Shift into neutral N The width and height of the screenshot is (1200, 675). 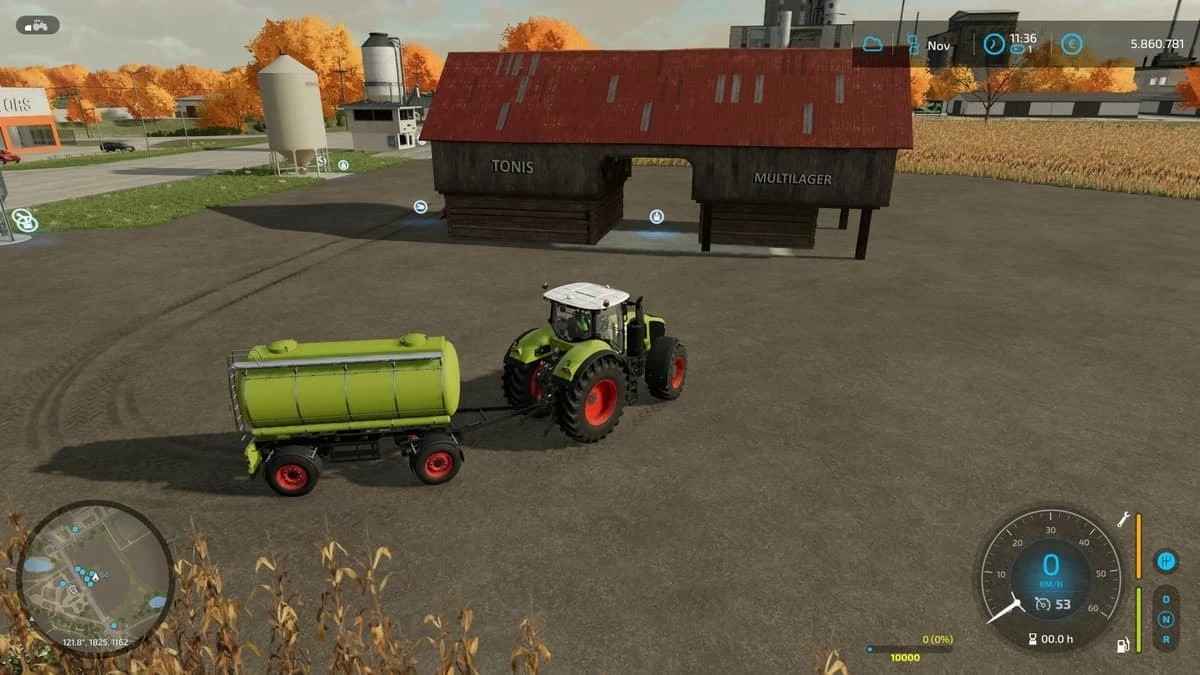(x=1165, y=618)
